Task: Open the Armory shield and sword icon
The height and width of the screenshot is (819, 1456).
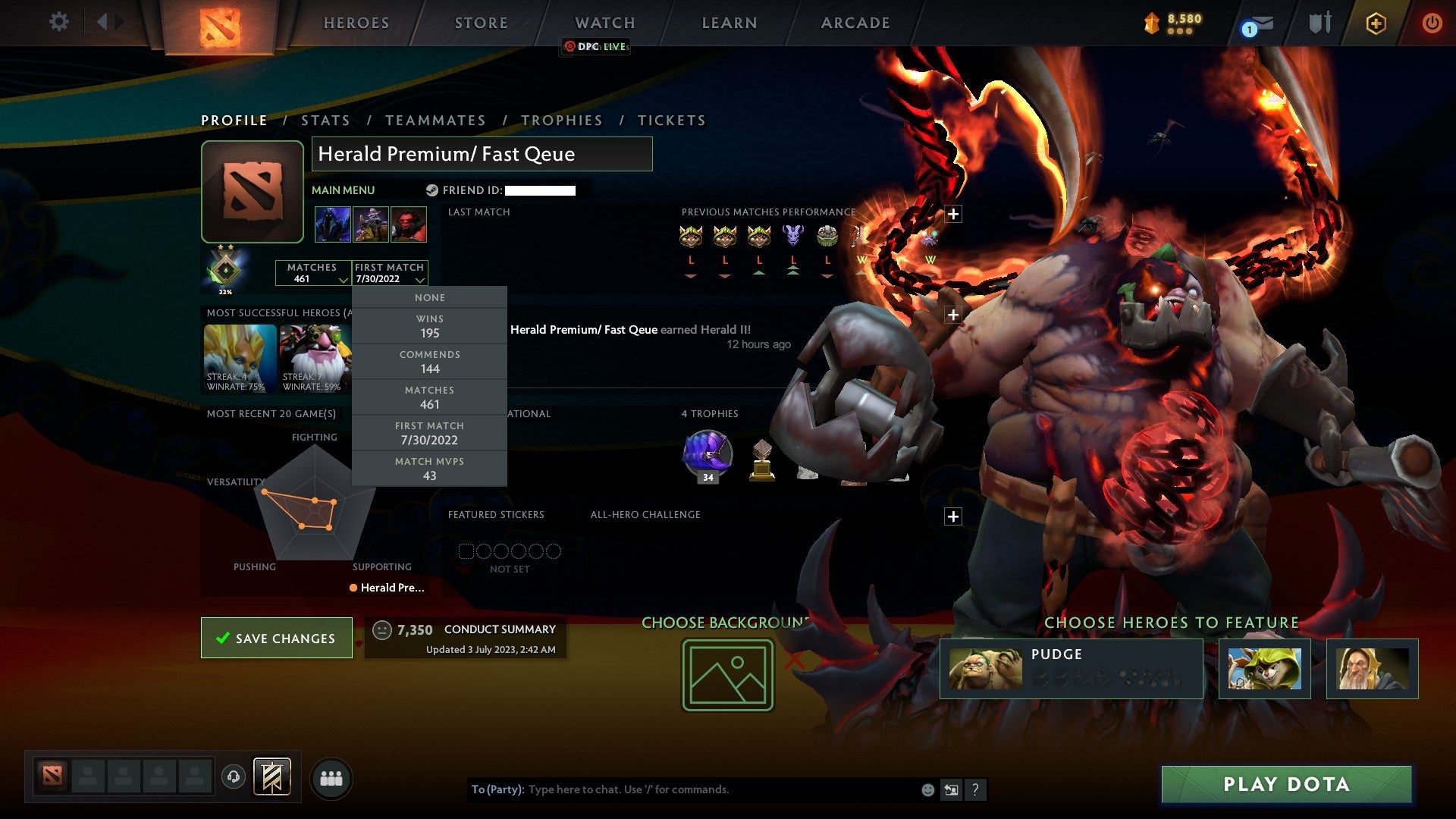Action: [1319, 23]
